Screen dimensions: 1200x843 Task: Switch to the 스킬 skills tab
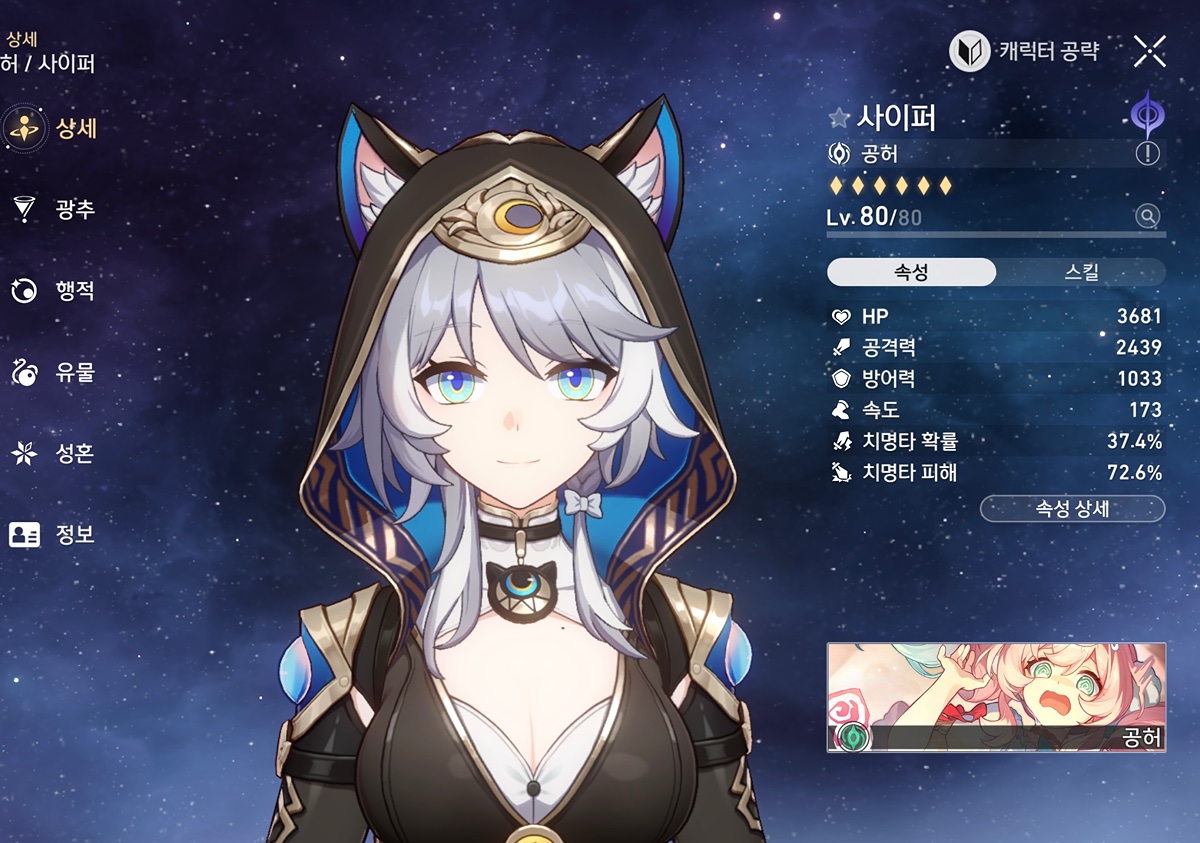click(1081, 273)
